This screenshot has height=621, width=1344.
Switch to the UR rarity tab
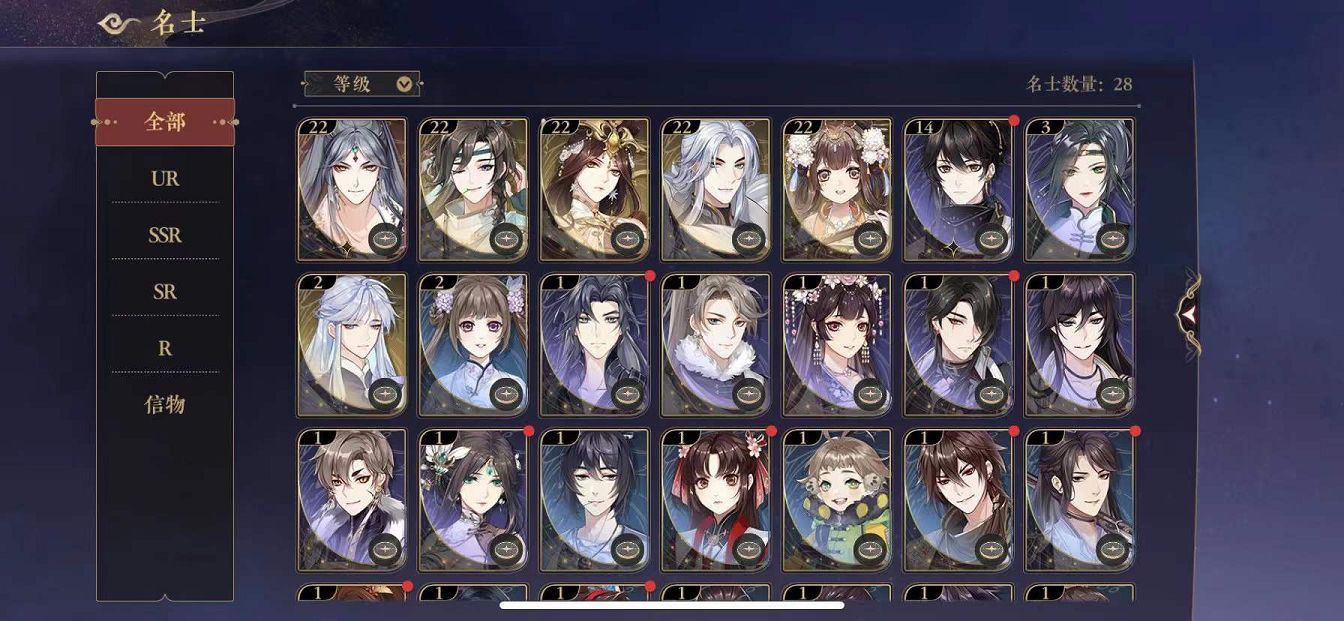click(x=165, y=179)
